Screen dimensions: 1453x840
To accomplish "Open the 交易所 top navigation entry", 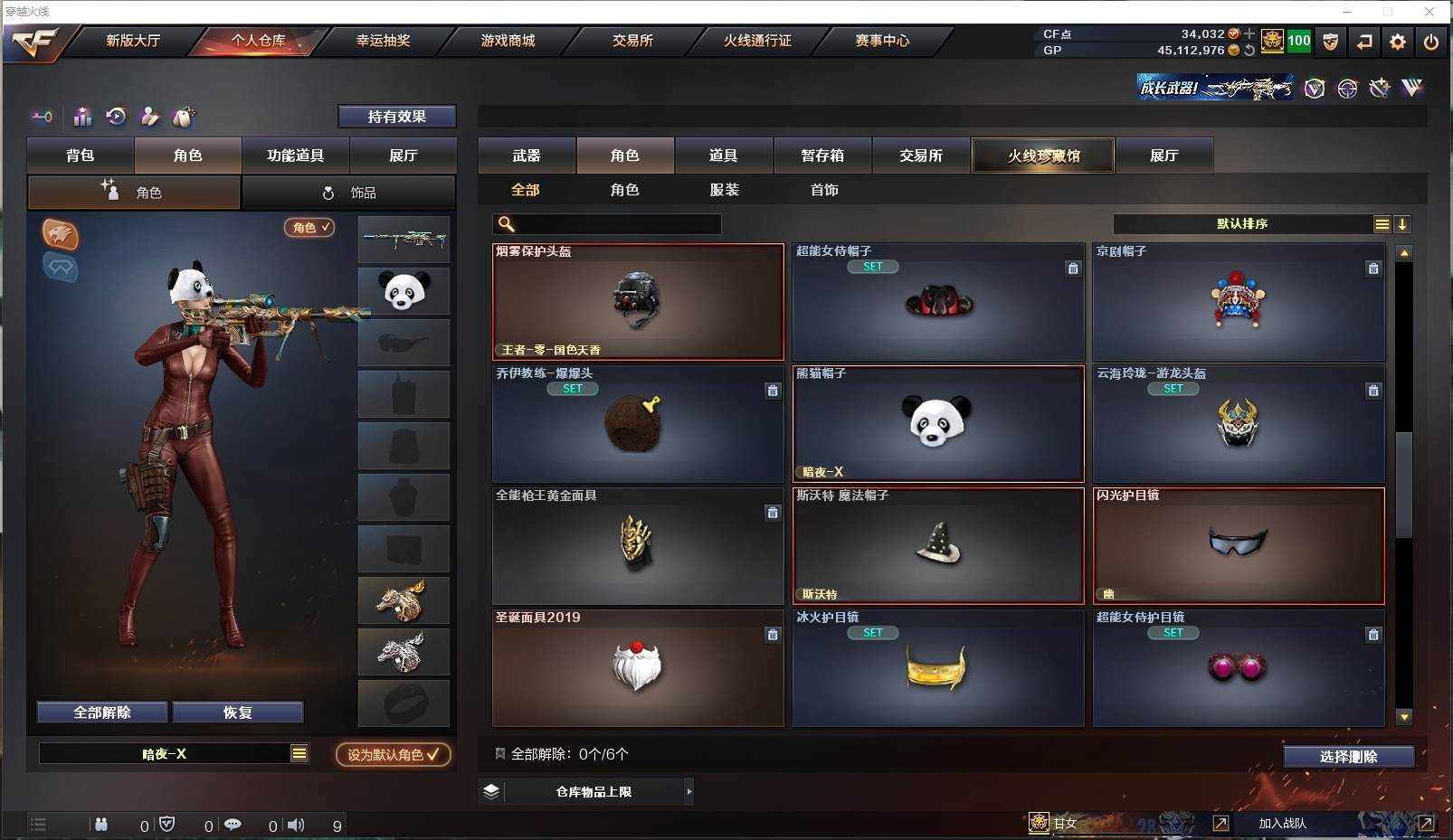I will [632, 41].
